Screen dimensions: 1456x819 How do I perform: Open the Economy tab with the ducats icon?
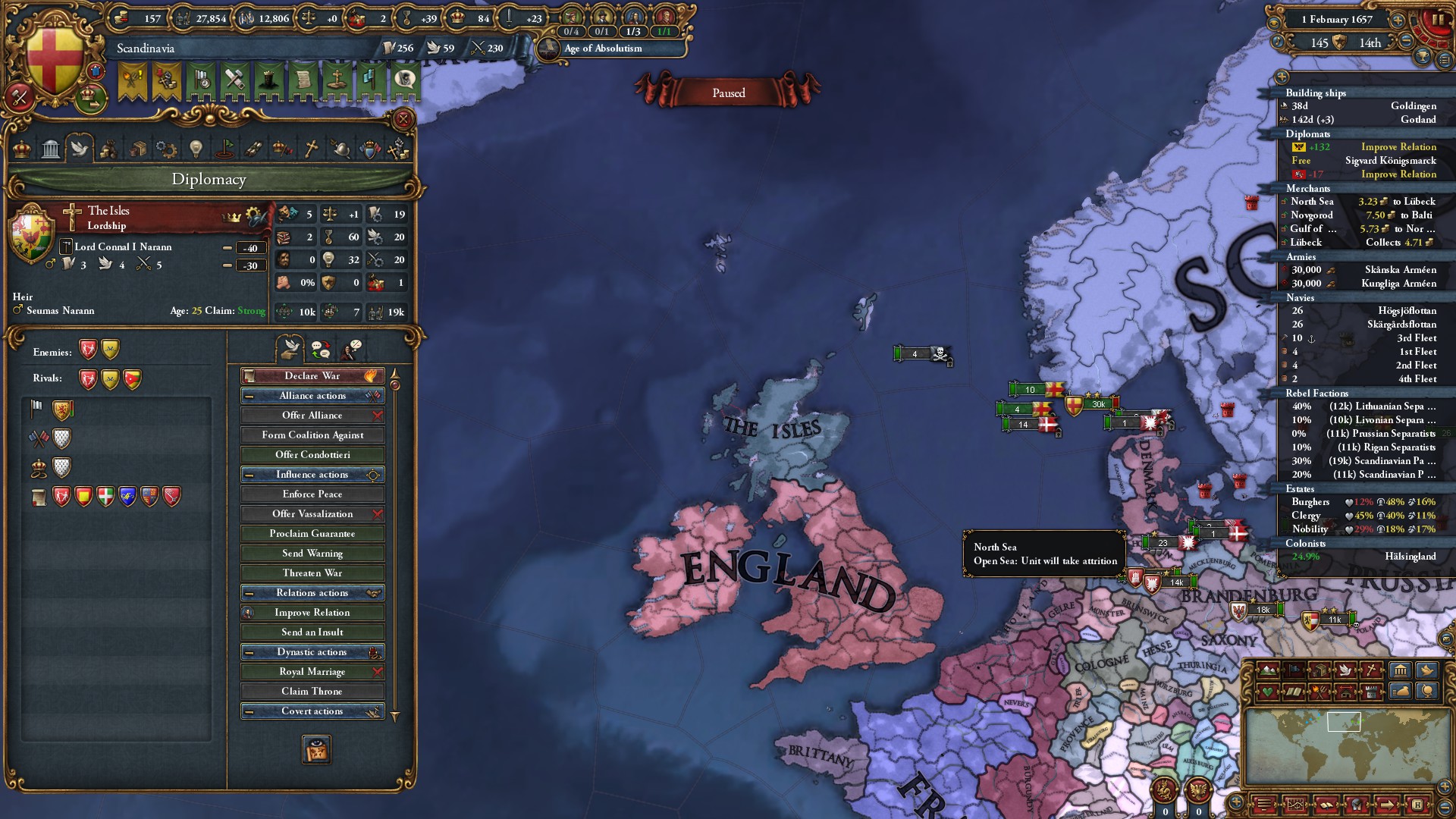(x=108, y=149)
